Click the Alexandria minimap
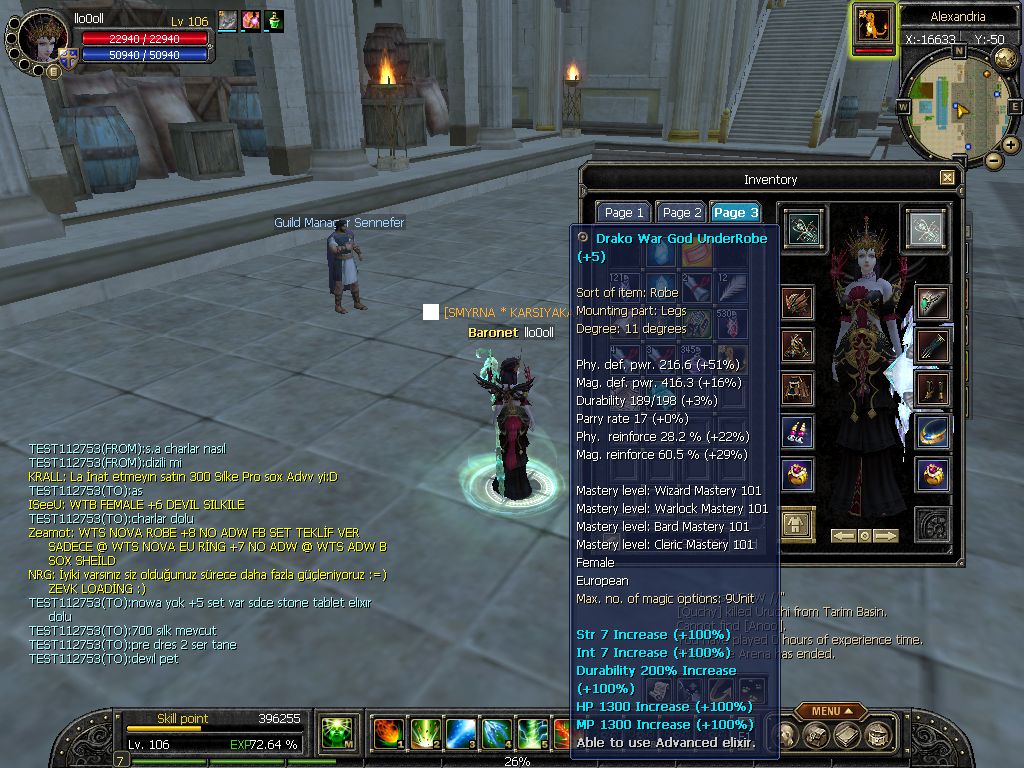The image size is (1024, 768). point(957,106)
